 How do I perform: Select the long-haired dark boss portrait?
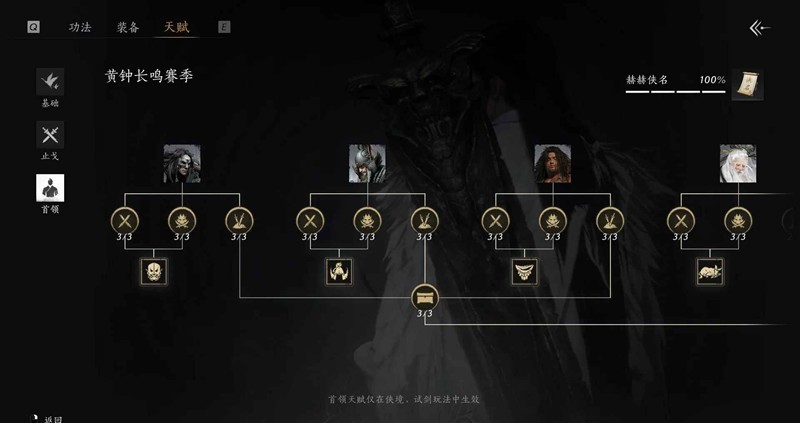[x=182, y=163]
